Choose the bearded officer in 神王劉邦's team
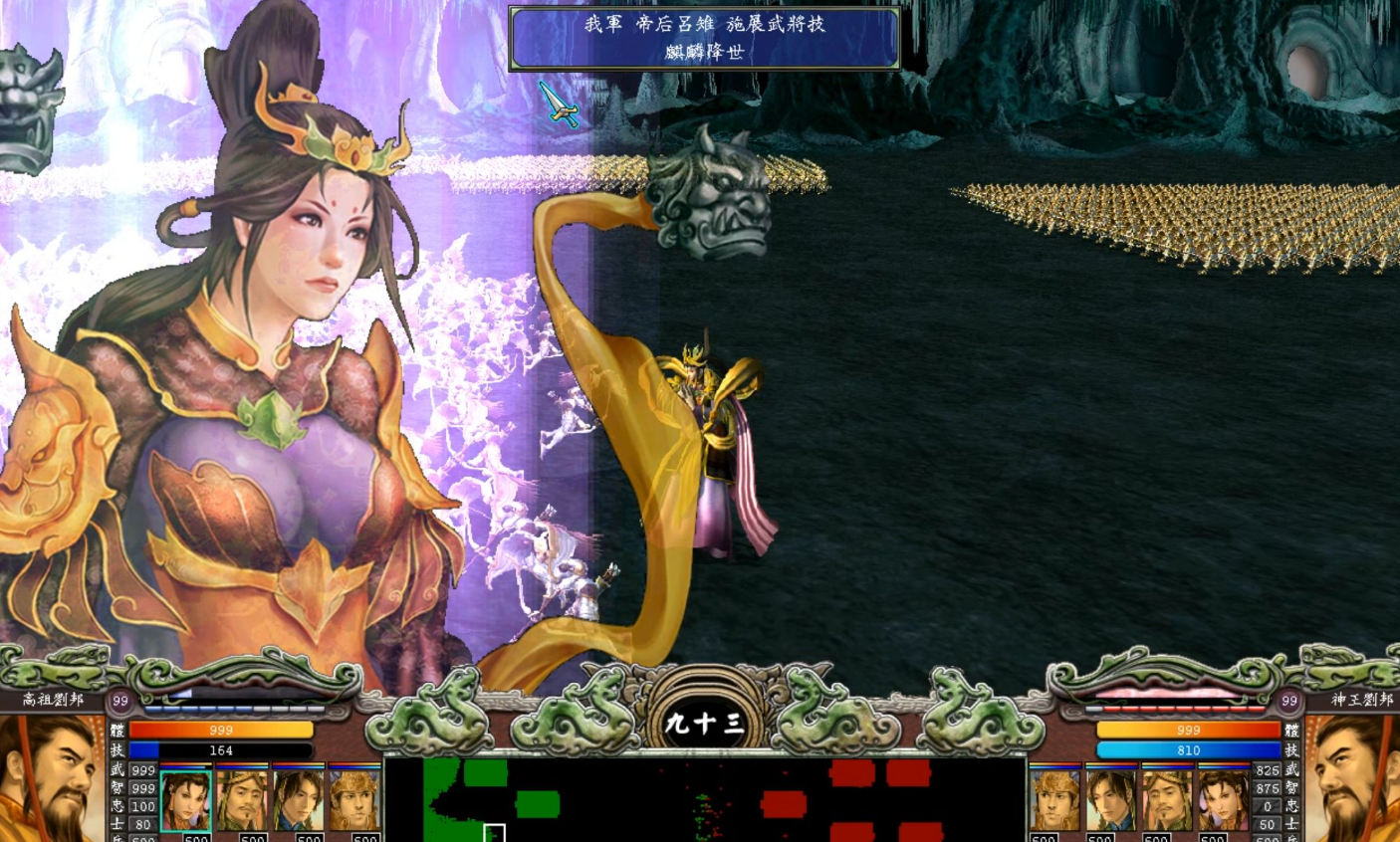This screenshot has width=1400, height=842. click(x=1167, y=800)
